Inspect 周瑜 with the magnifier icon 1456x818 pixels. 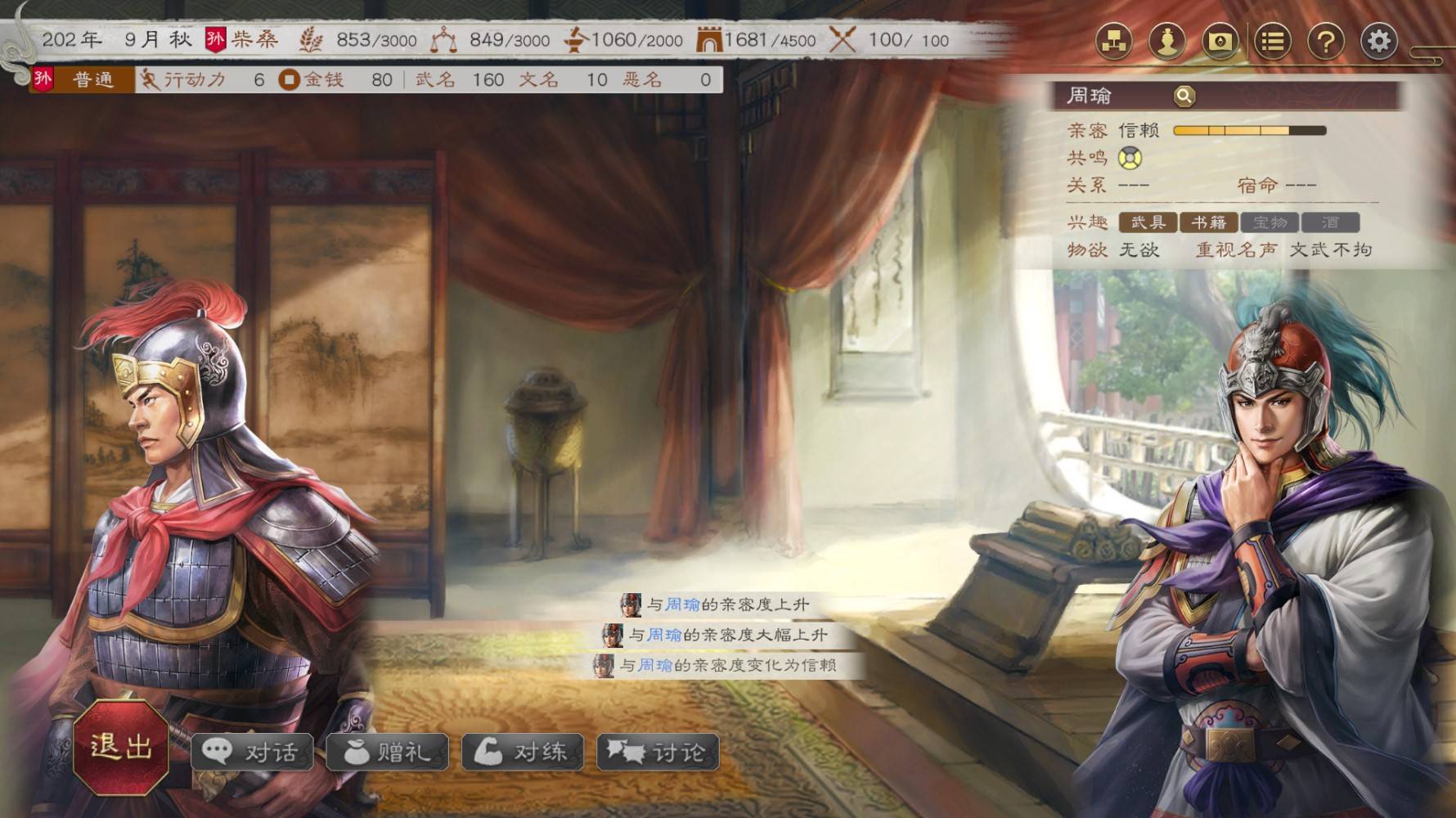click(1184, 97)
